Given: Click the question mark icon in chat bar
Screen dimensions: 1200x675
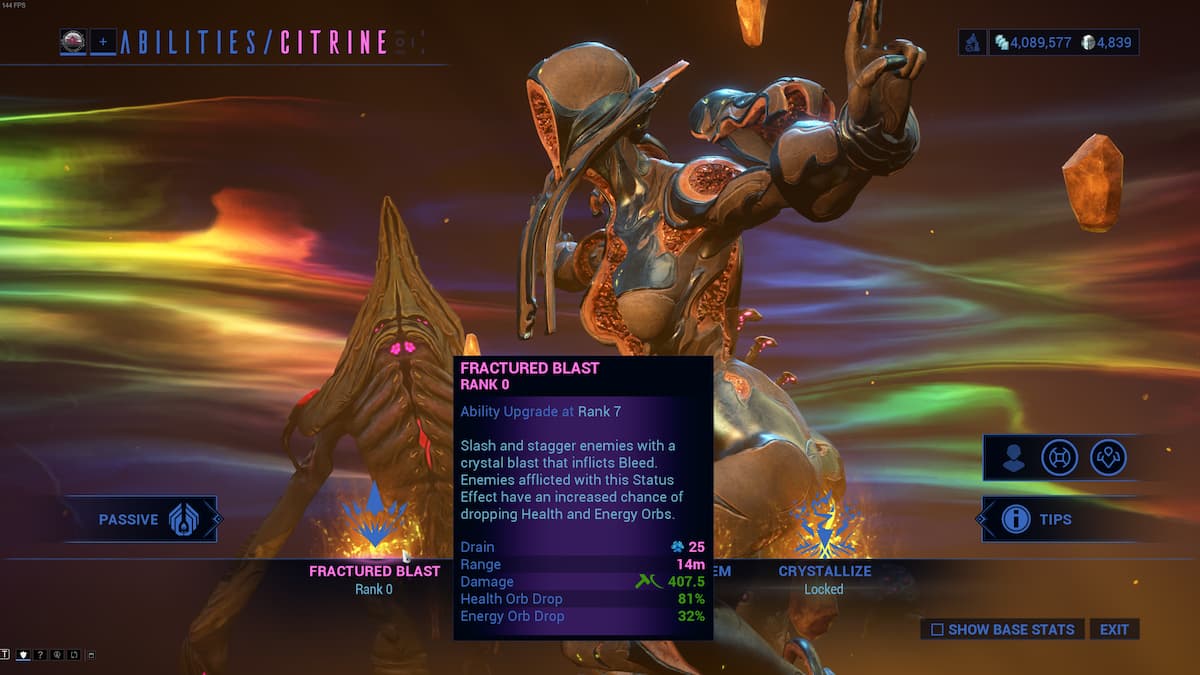Looking at the screenshot, I should [x=41, y=655].
